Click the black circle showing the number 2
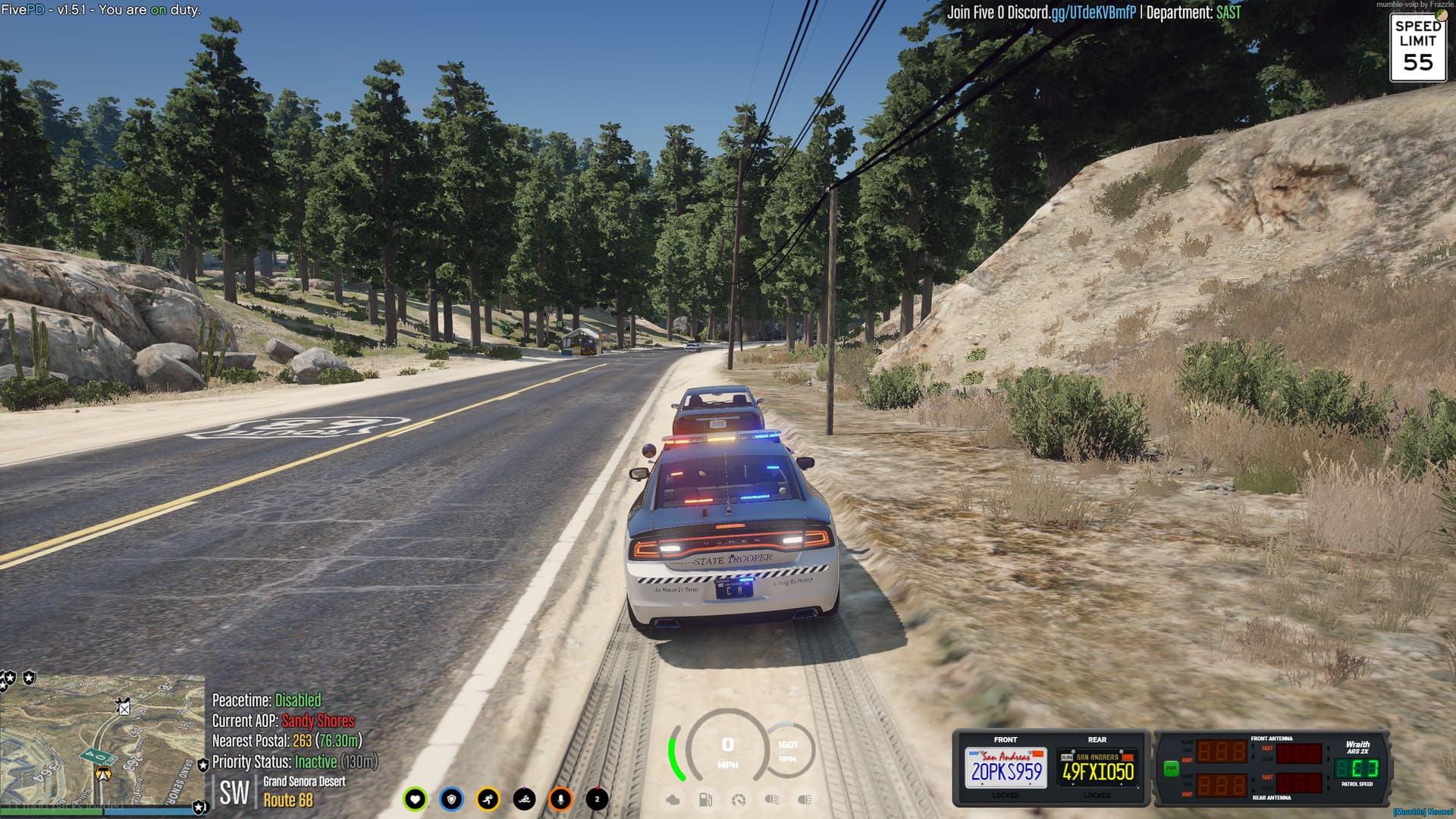Screen dimensions: 1456x819 pos(597,798)
